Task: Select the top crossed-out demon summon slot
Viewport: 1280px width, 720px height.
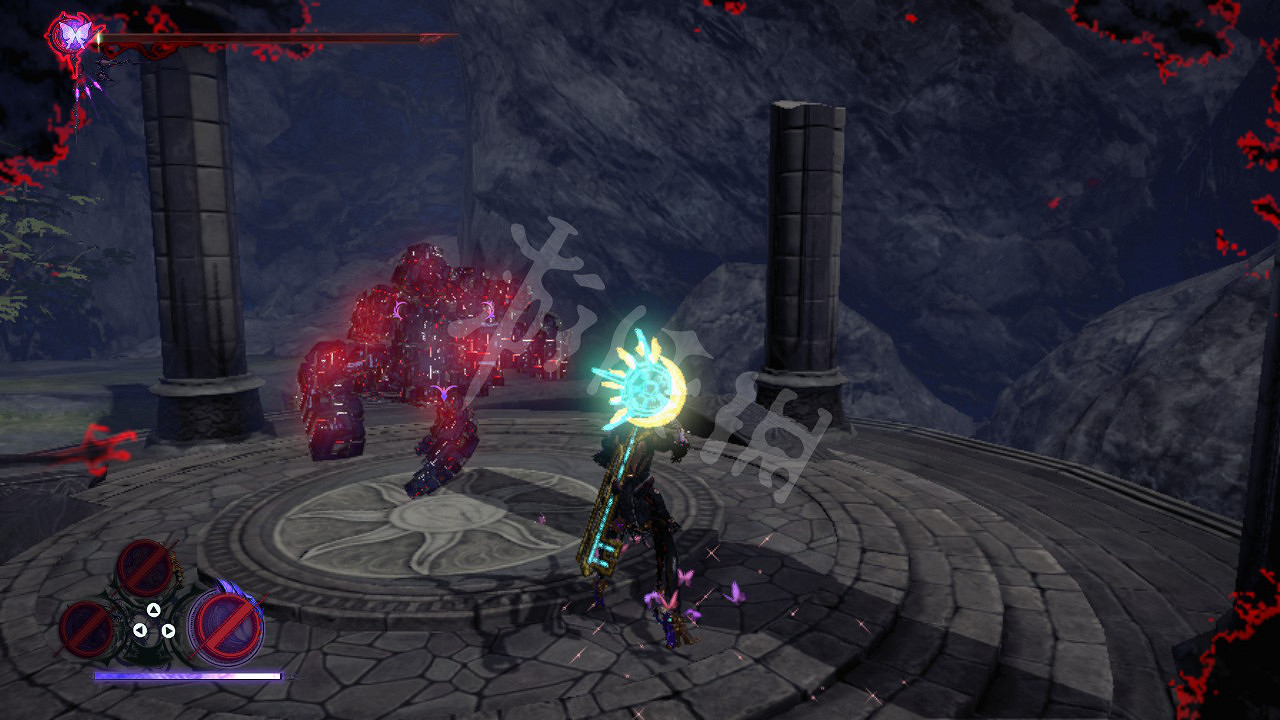Action: 145,568
